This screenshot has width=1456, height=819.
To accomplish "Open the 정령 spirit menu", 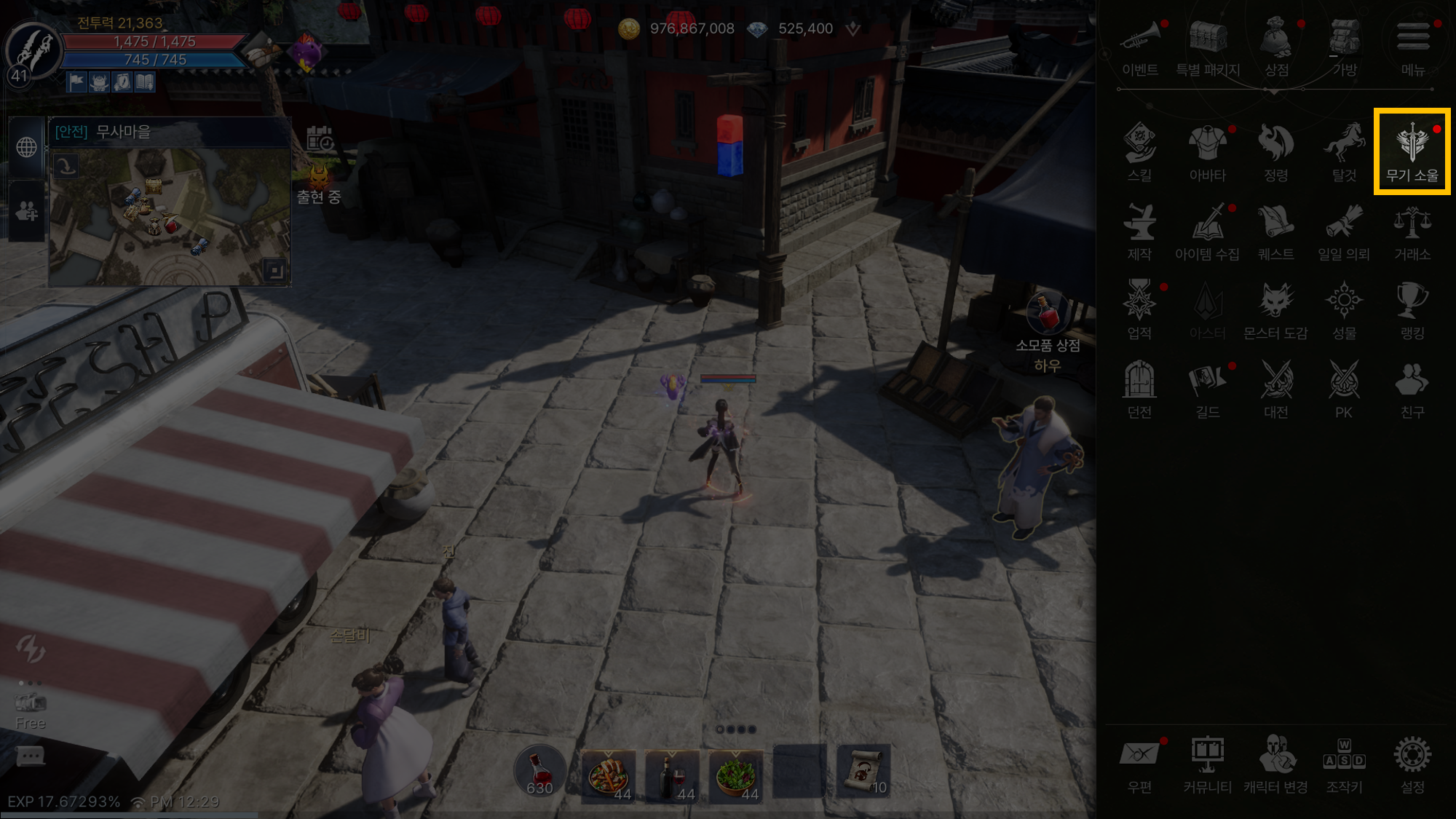I will click(1275, 151).
